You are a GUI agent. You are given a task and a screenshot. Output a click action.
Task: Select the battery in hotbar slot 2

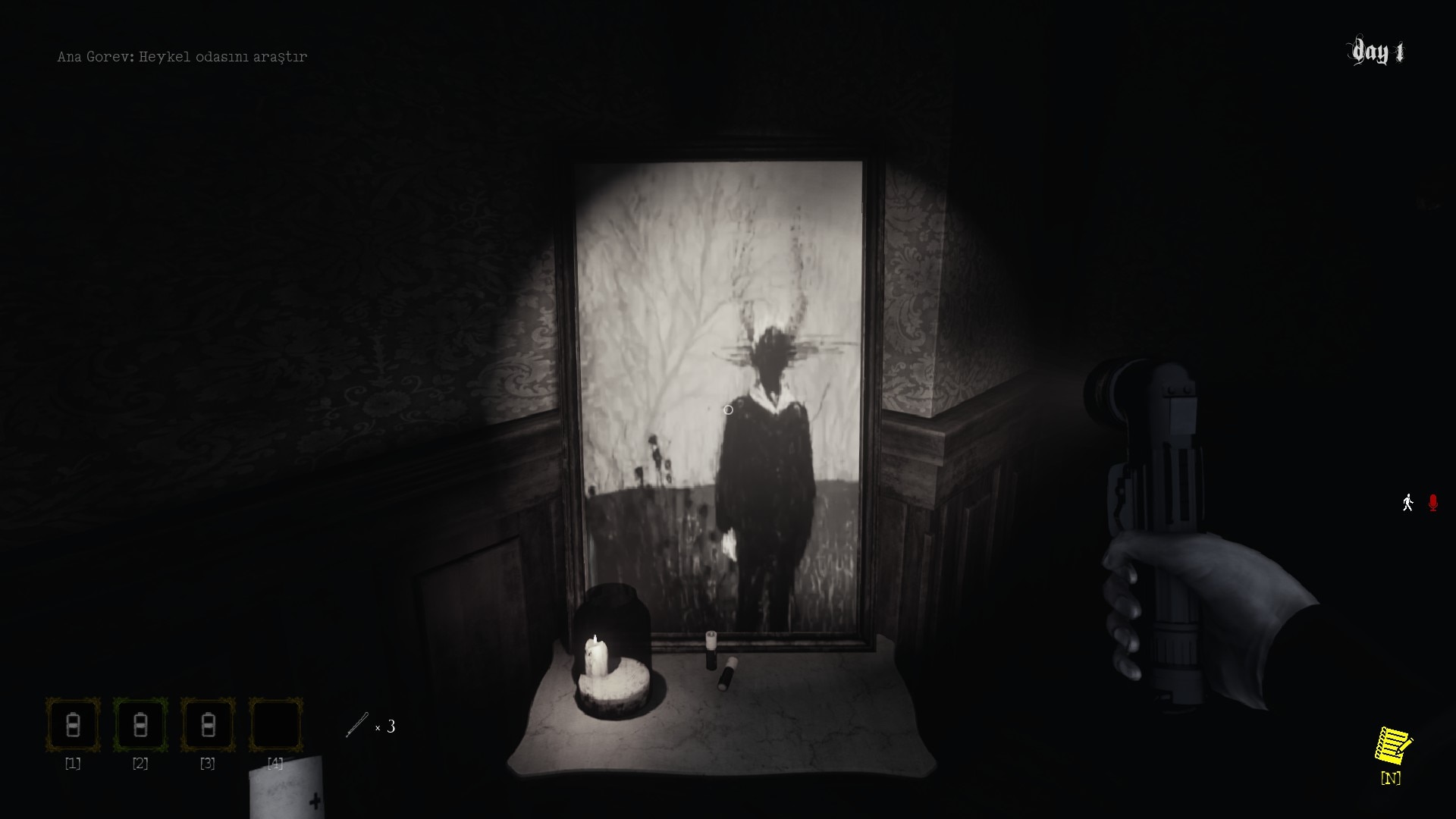[140, 726]
